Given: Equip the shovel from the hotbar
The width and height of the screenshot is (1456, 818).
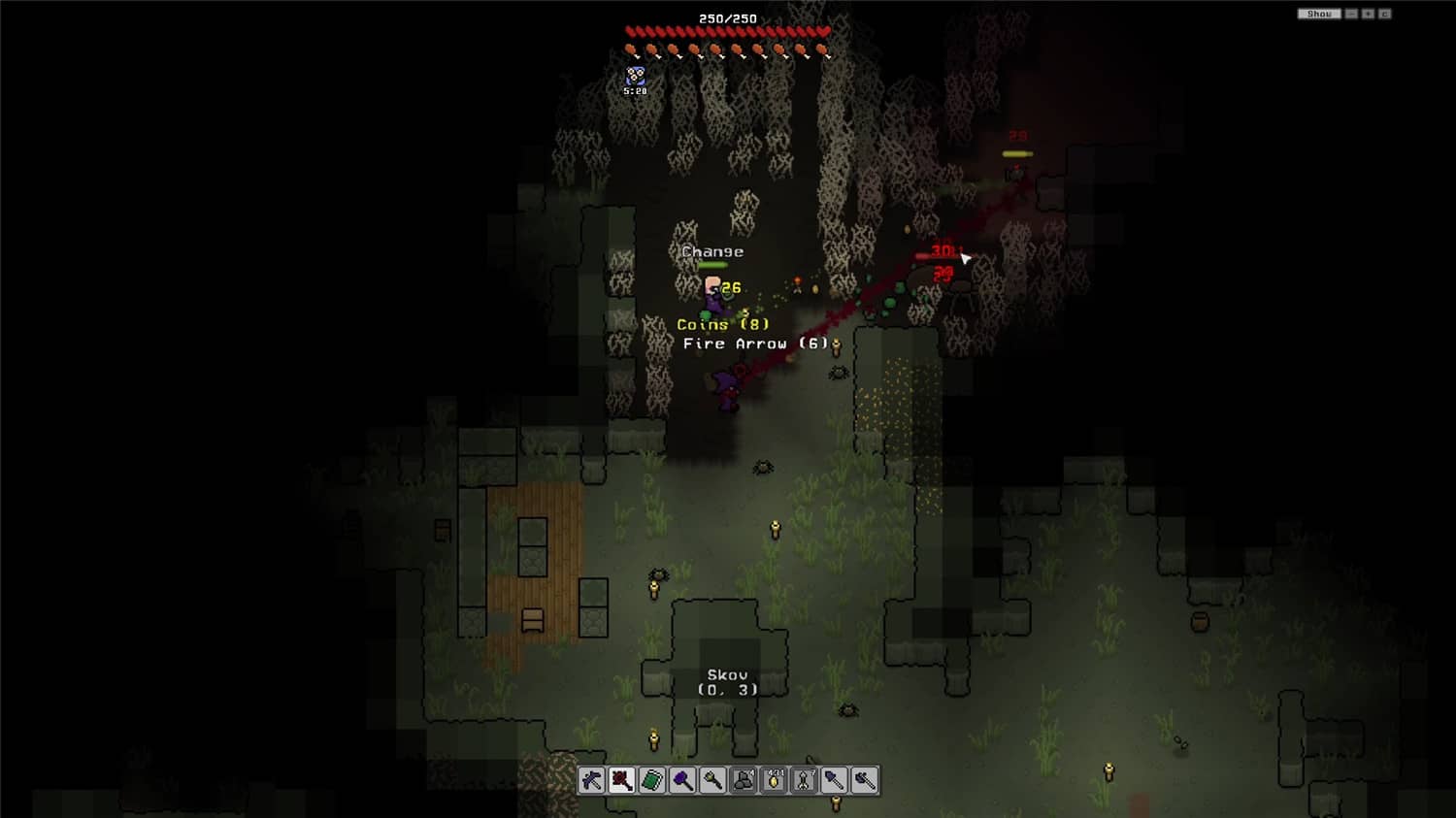Looking at the screenshot, I should 834,780.
